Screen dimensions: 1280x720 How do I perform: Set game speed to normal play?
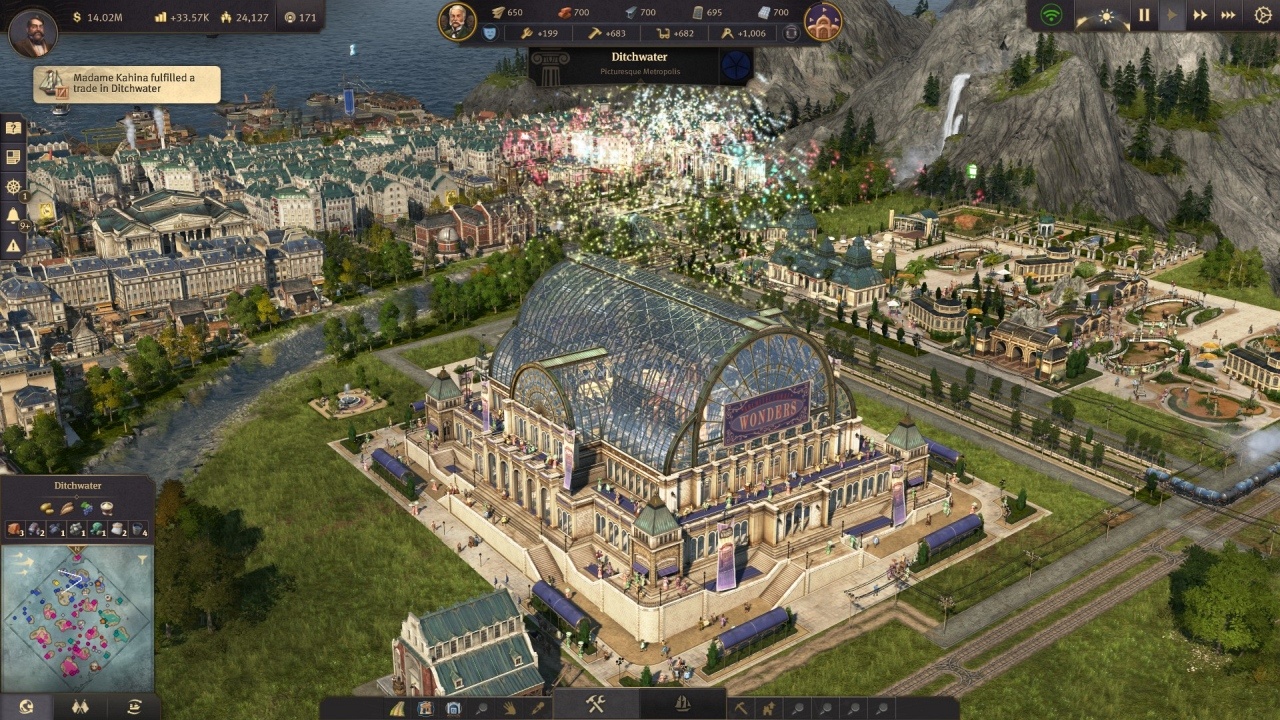click(1173, 16)
